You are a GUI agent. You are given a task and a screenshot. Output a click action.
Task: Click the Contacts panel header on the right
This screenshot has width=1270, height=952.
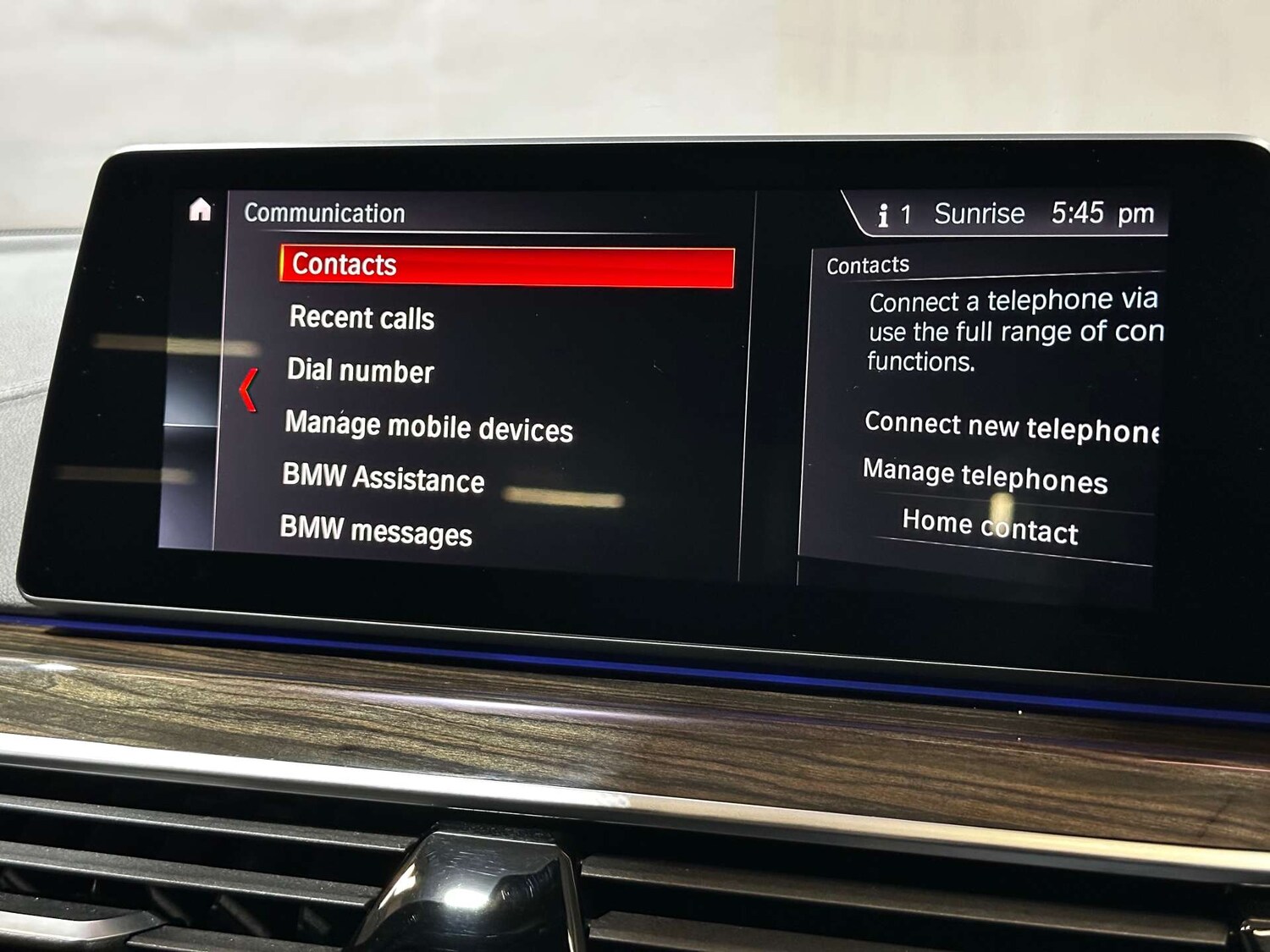point(867,265)
